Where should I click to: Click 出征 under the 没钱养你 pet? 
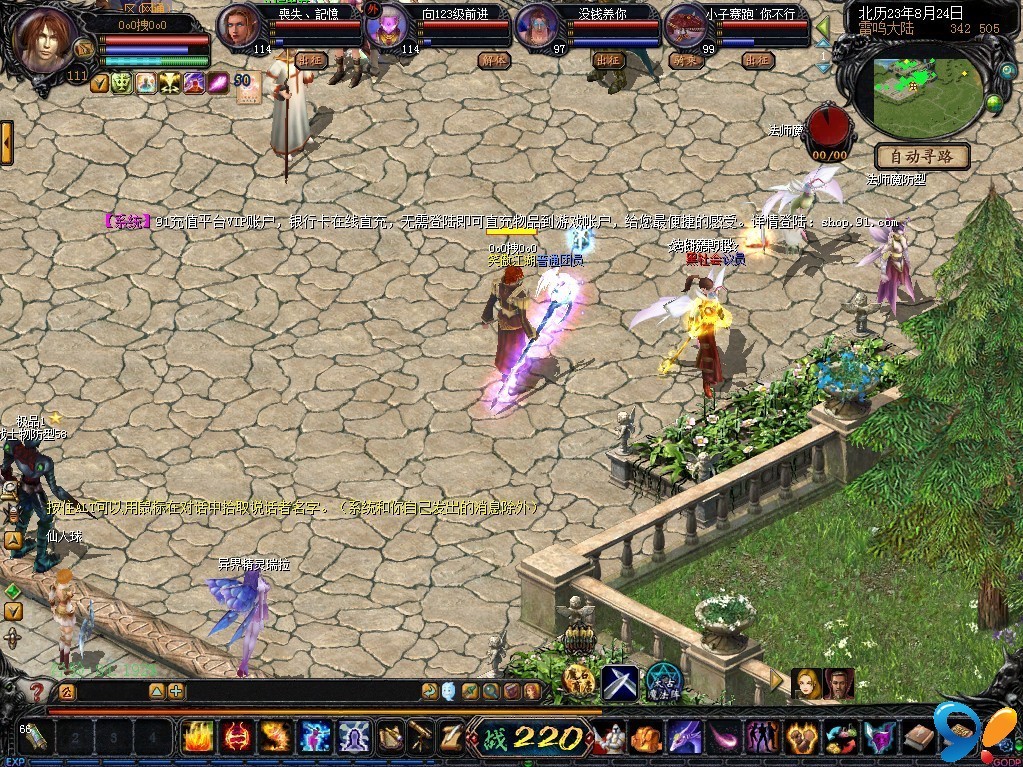click(x=607, y=60)
